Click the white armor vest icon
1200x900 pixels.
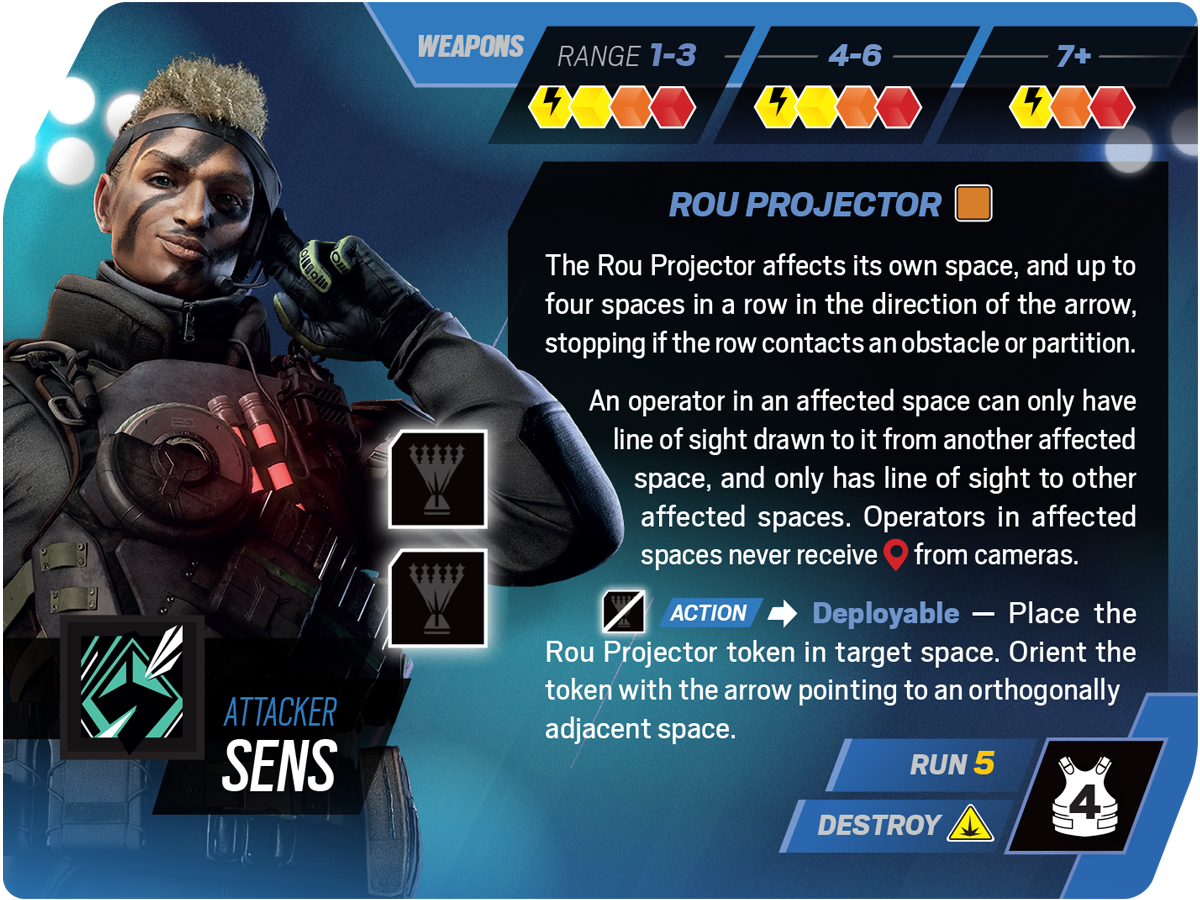1087,796
